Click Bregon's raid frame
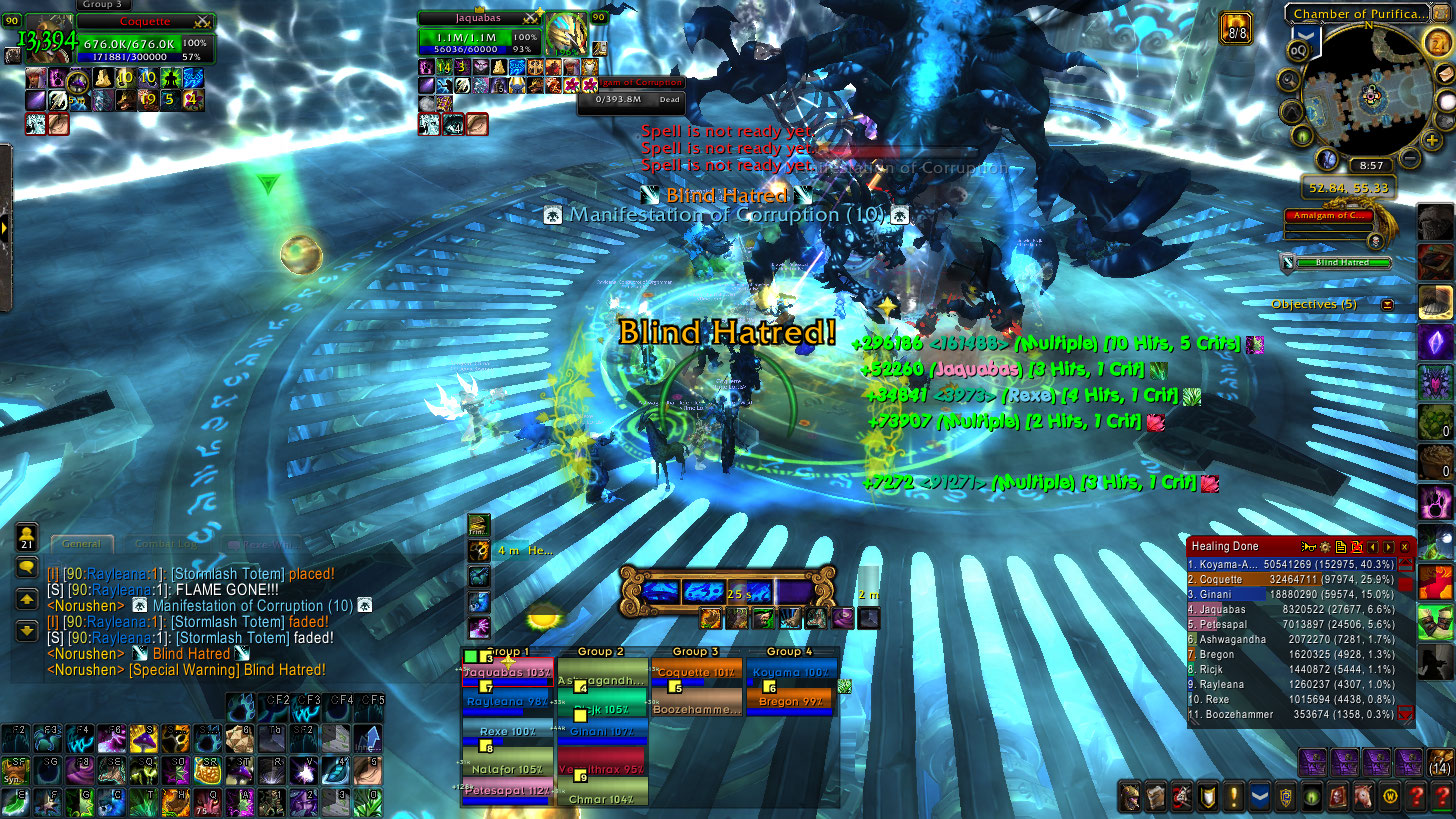The height and width of the screenshot is (819, 1456). pyautogui.click(x=789, y=702)
